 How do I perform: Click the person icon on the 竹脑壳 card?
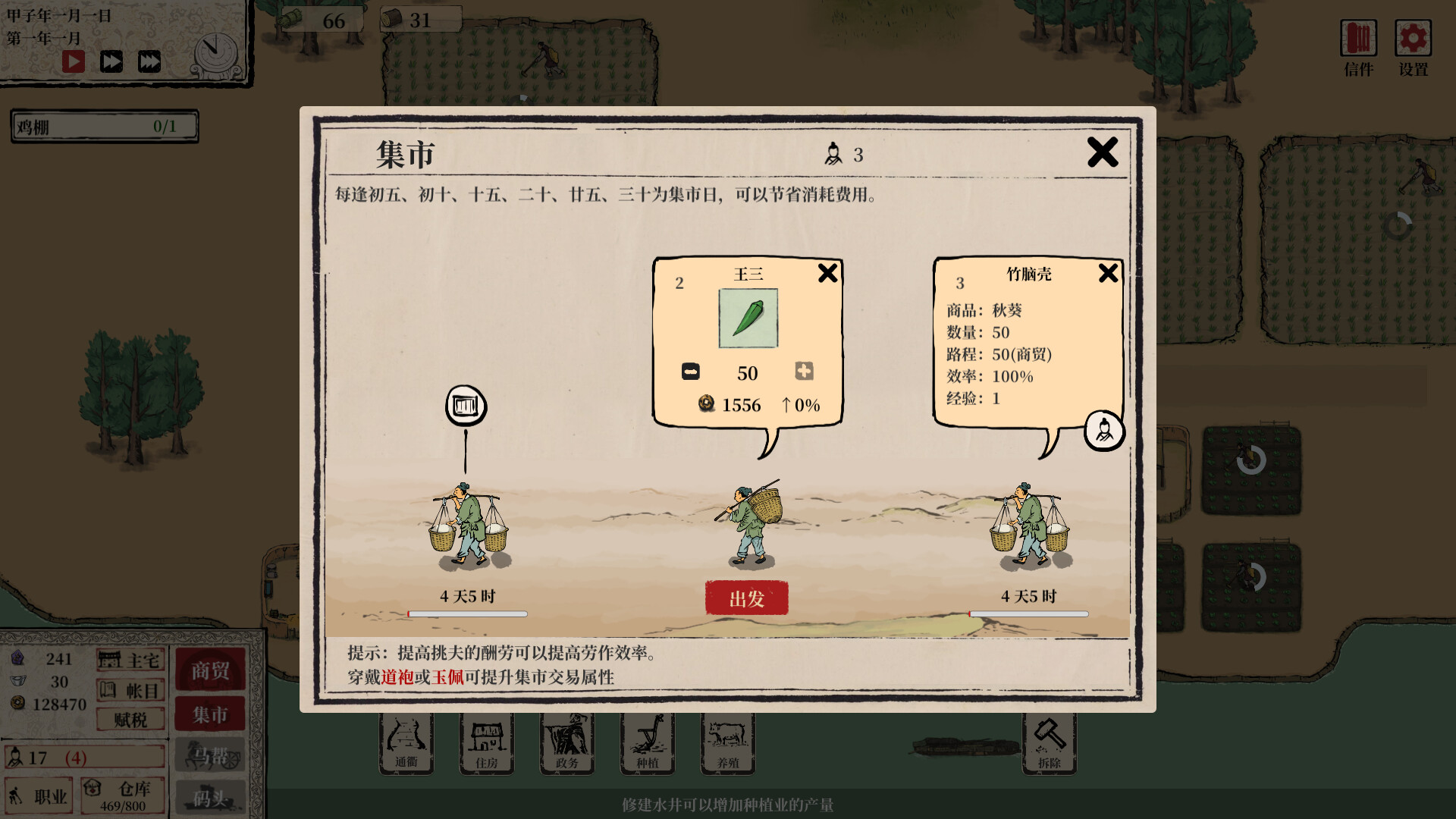pos(1104,431)
